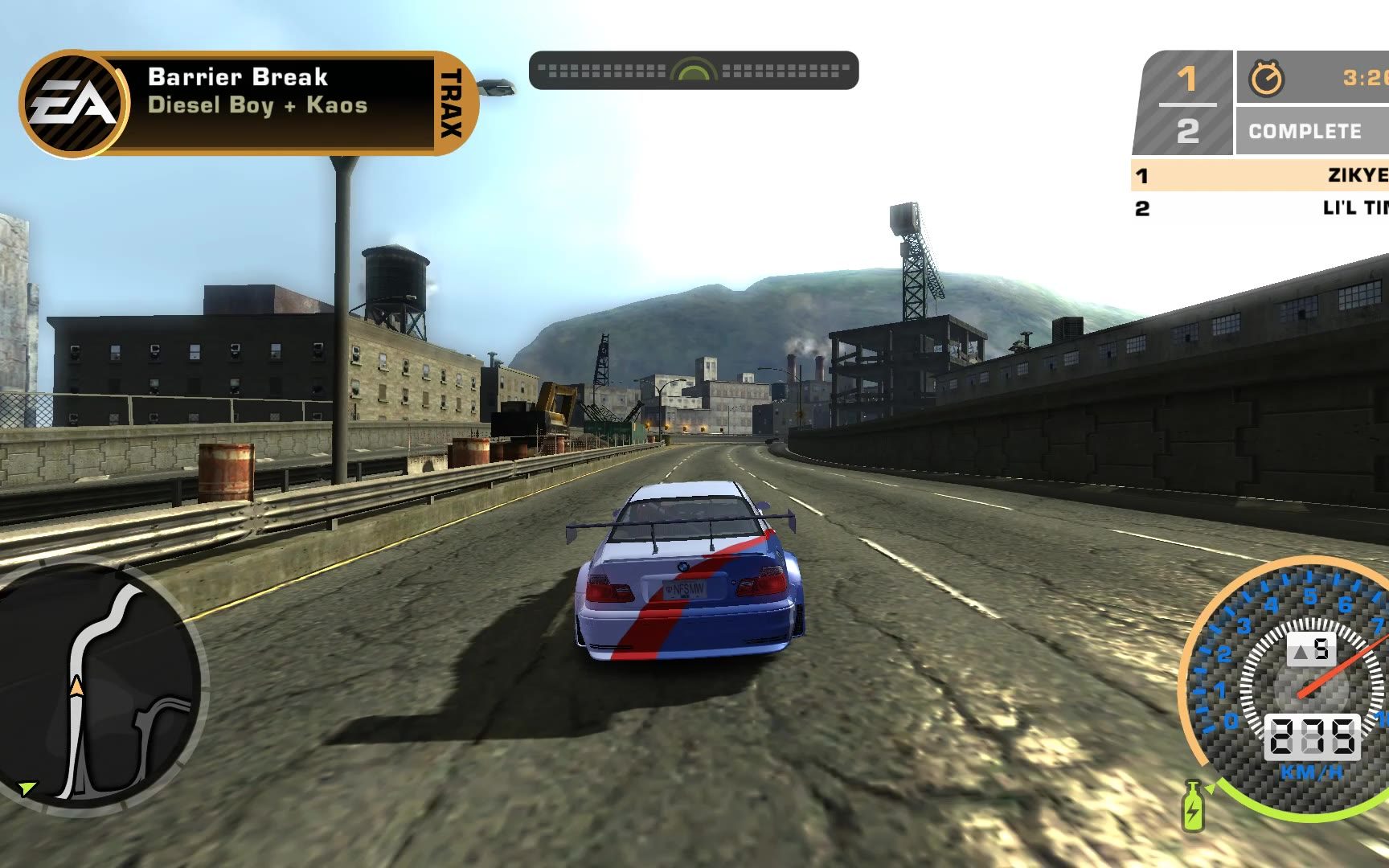Screen dimensions: 1389x868
Task: Click the EA logo badge
Action: 73,104
